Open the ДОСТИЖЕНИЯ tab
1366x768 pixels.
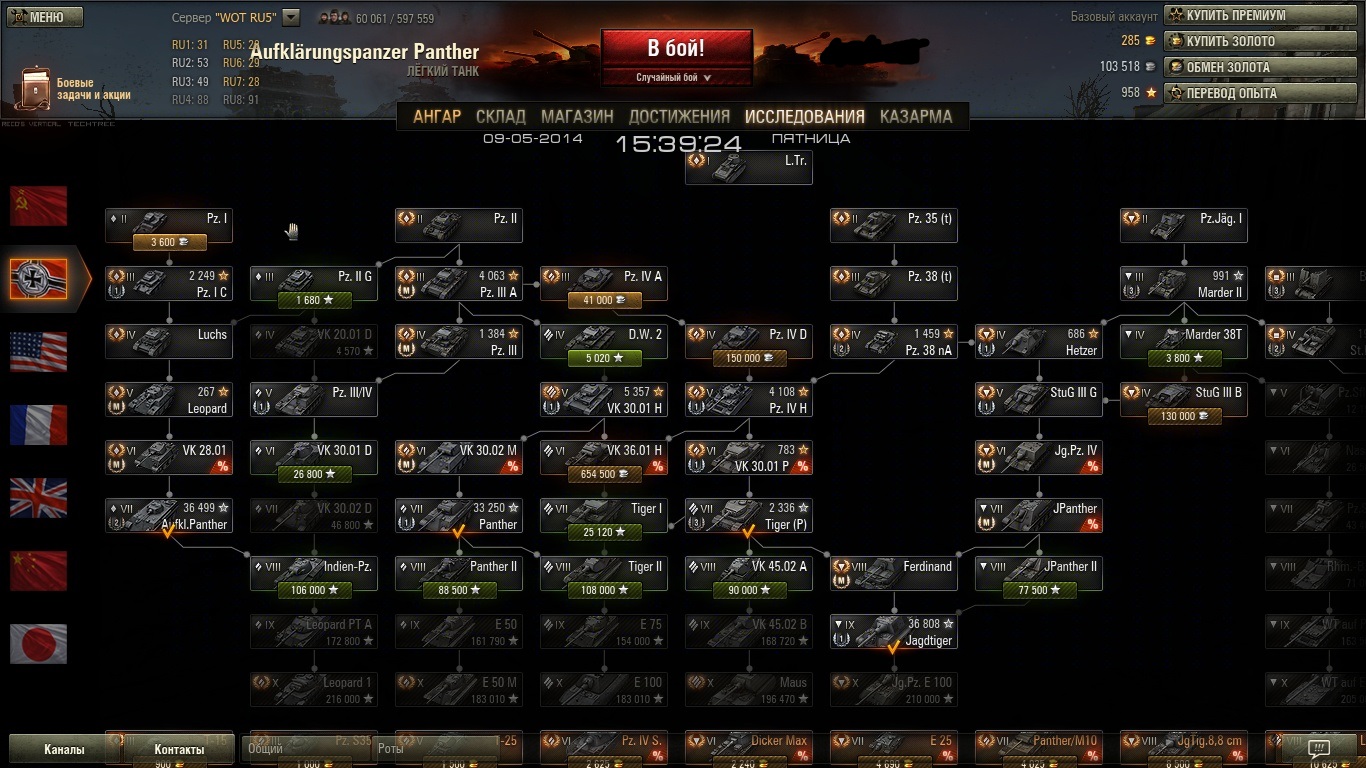tap(679, 116)
